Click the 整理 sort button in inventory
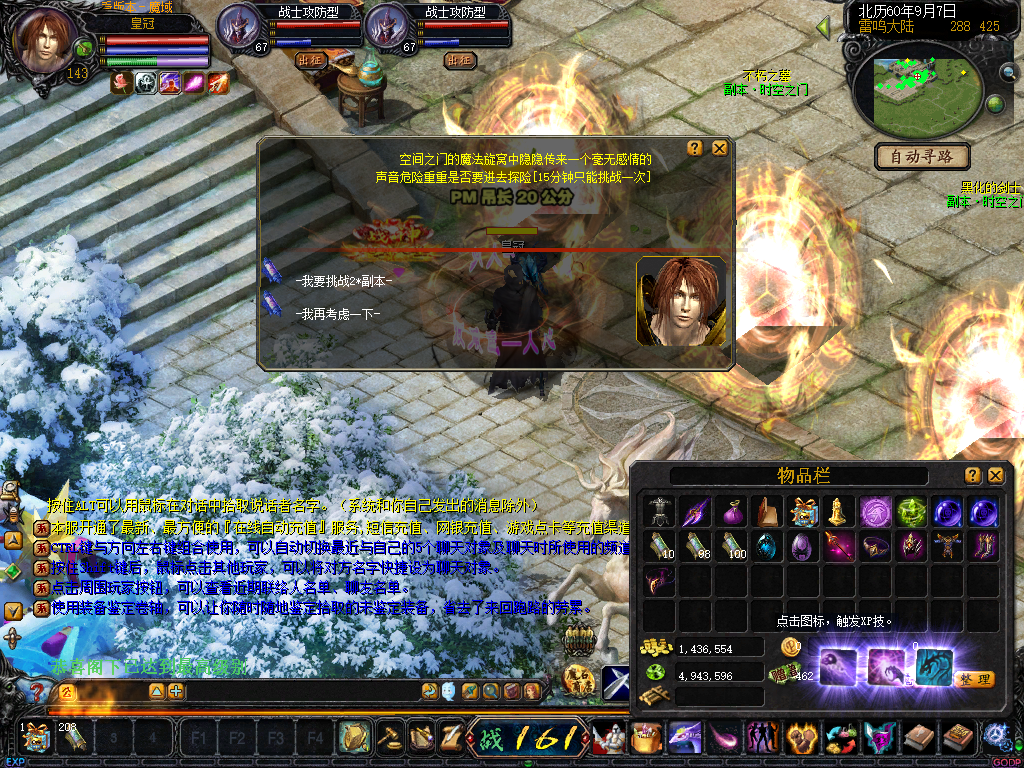Image resolution: width=1024 pixels, height=768 pixels. 973,679
